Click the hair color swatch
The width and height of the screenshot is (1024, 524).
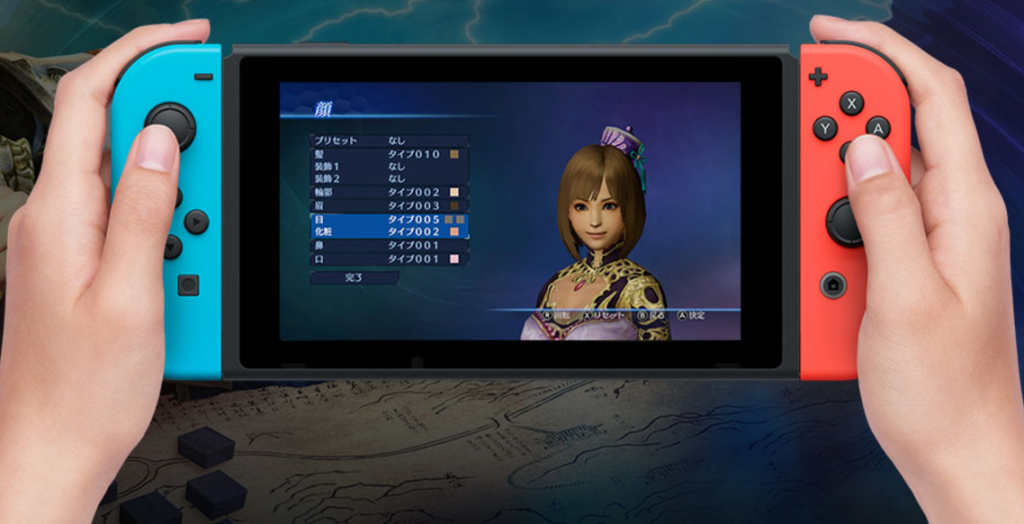(x=454, y=155)
